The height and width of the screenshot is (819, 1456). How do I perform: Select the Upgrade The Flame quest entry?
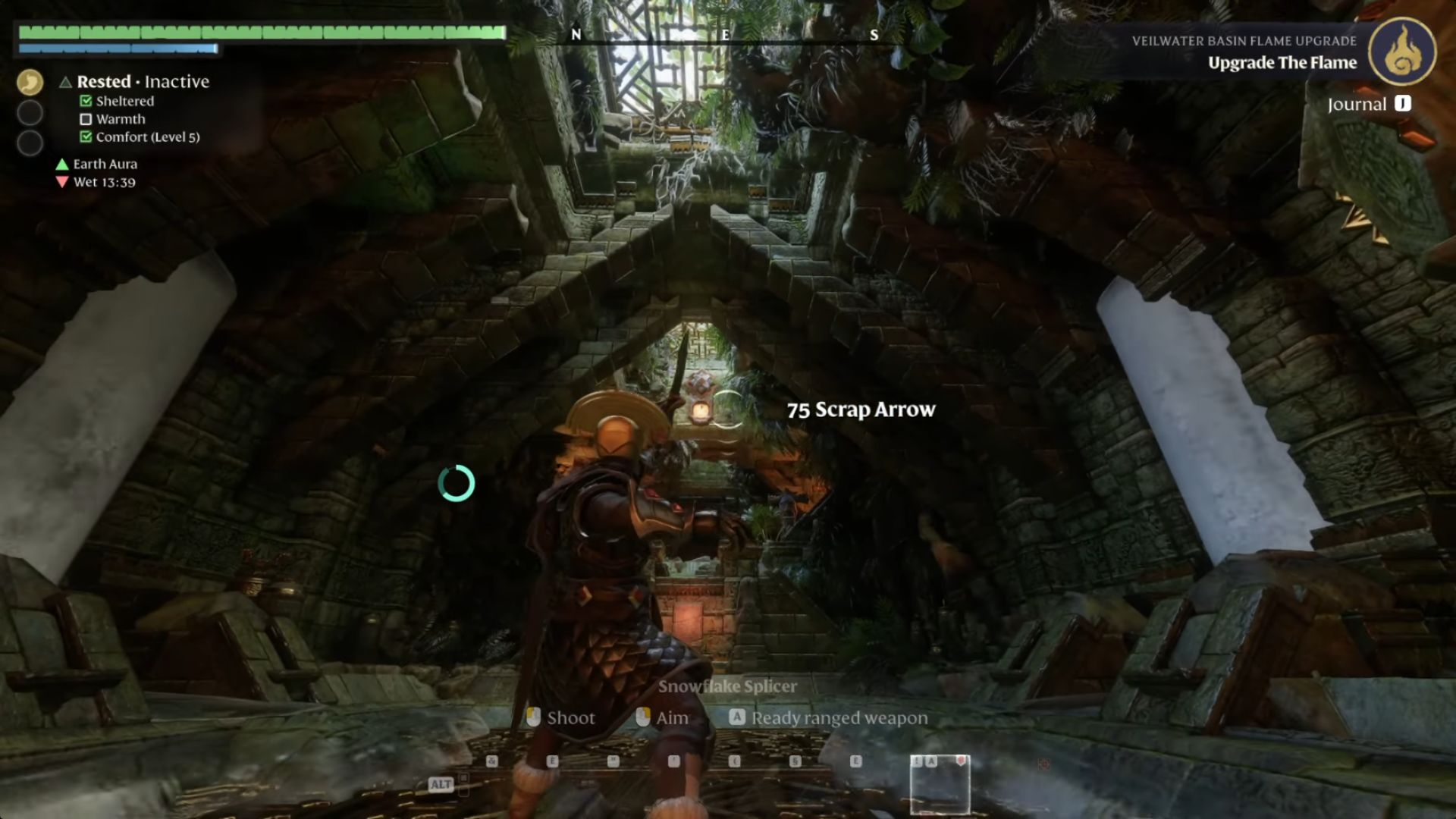pyautogui.click(x=1282, y=63)
